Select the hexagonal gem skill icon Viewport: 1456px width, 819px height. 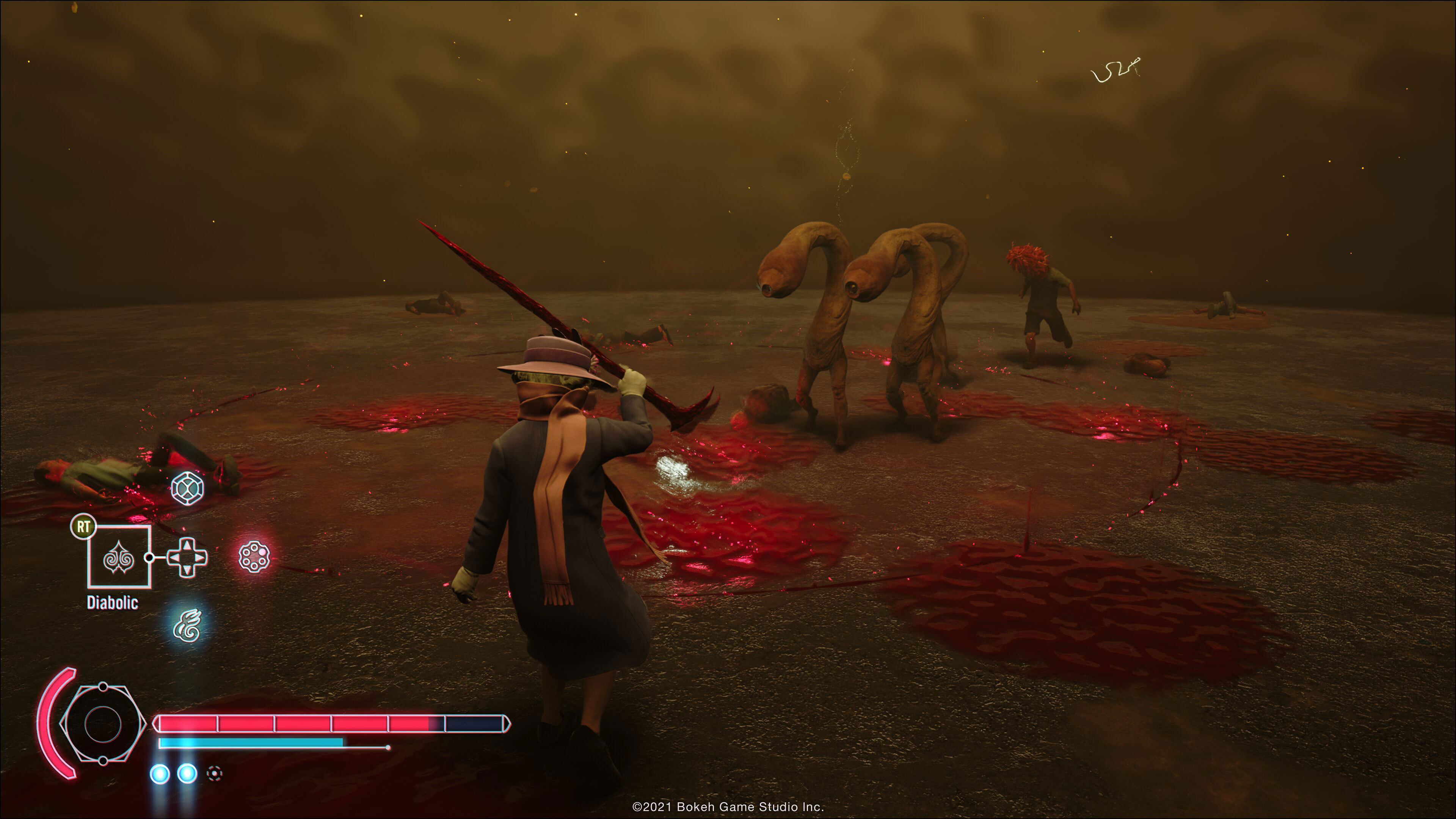click(x=187, y=487)
